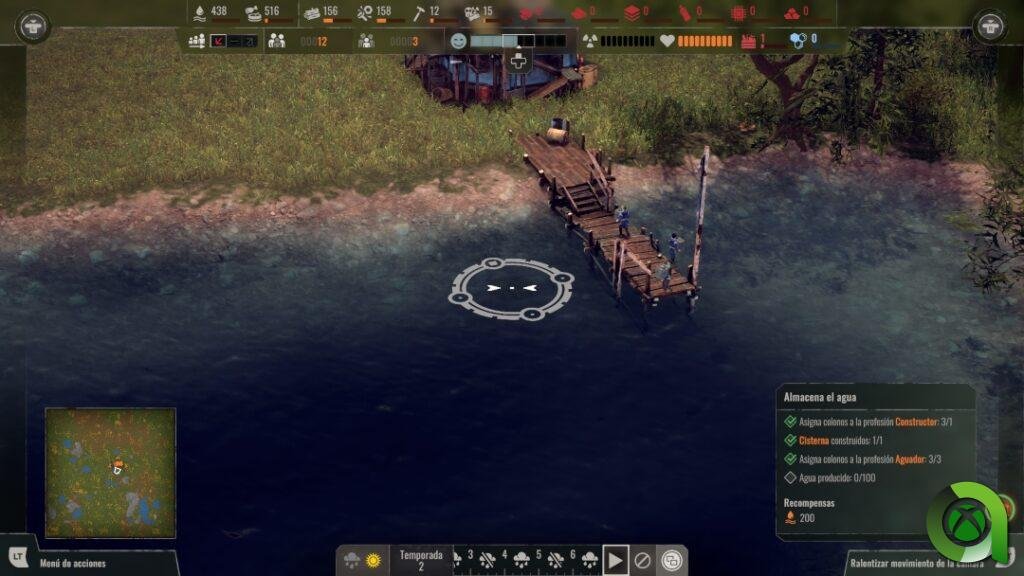Image resolution: width=1024 pixels, height=576 pixels.
Task: Click the minimap
Action: point(110,472)
